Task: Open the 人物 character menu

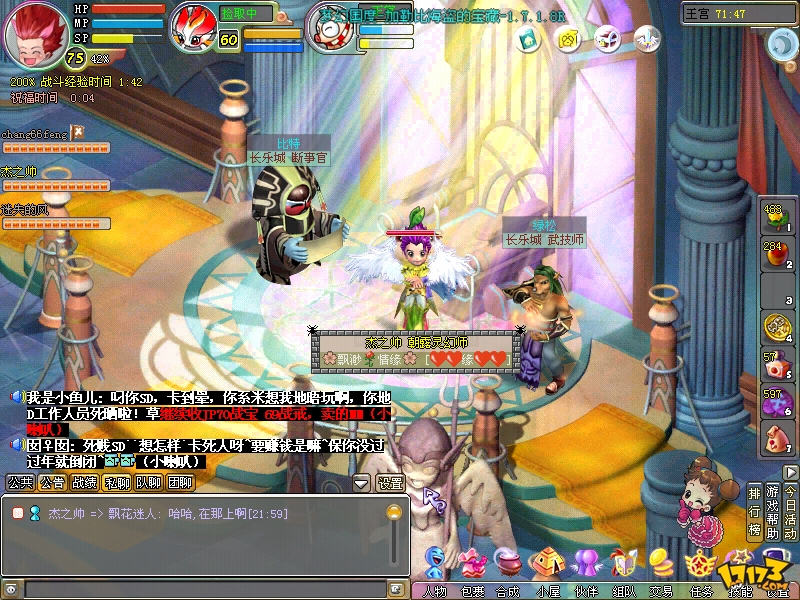Action: (436, 567)
